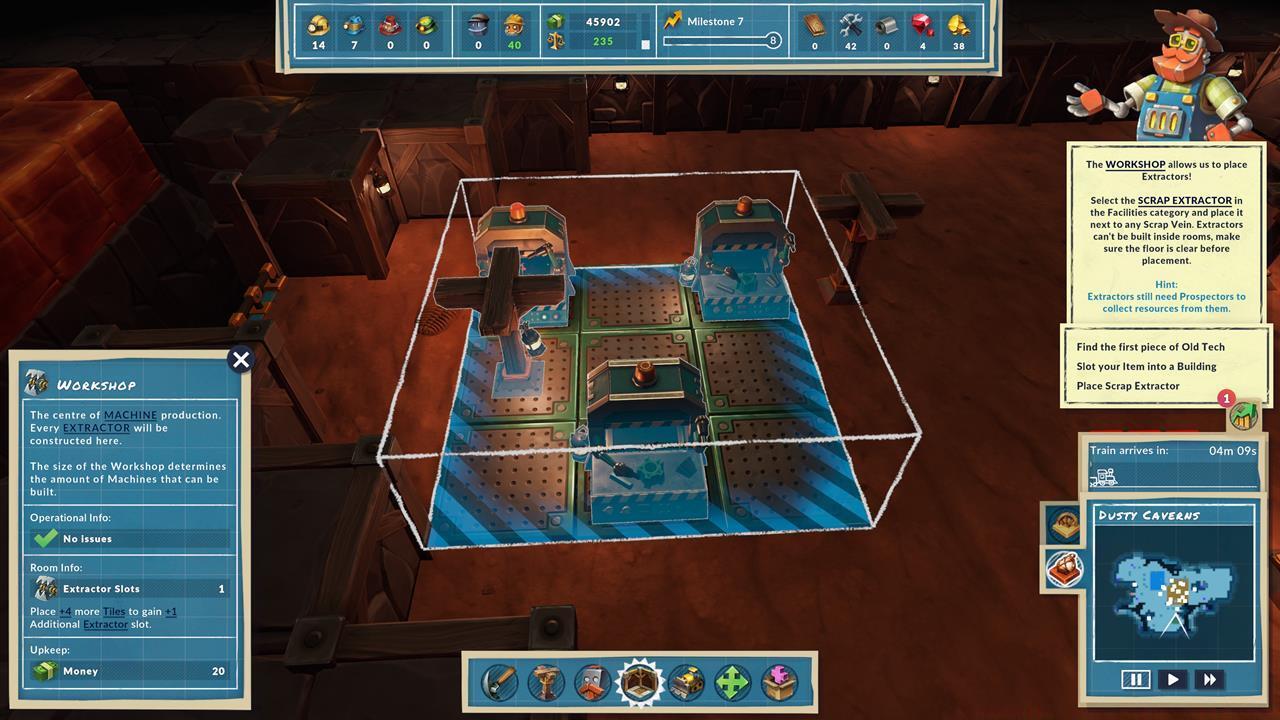Open the buildings tab above the minimap
Viewport: 1280px width, 720px height.
point(1063,524)
